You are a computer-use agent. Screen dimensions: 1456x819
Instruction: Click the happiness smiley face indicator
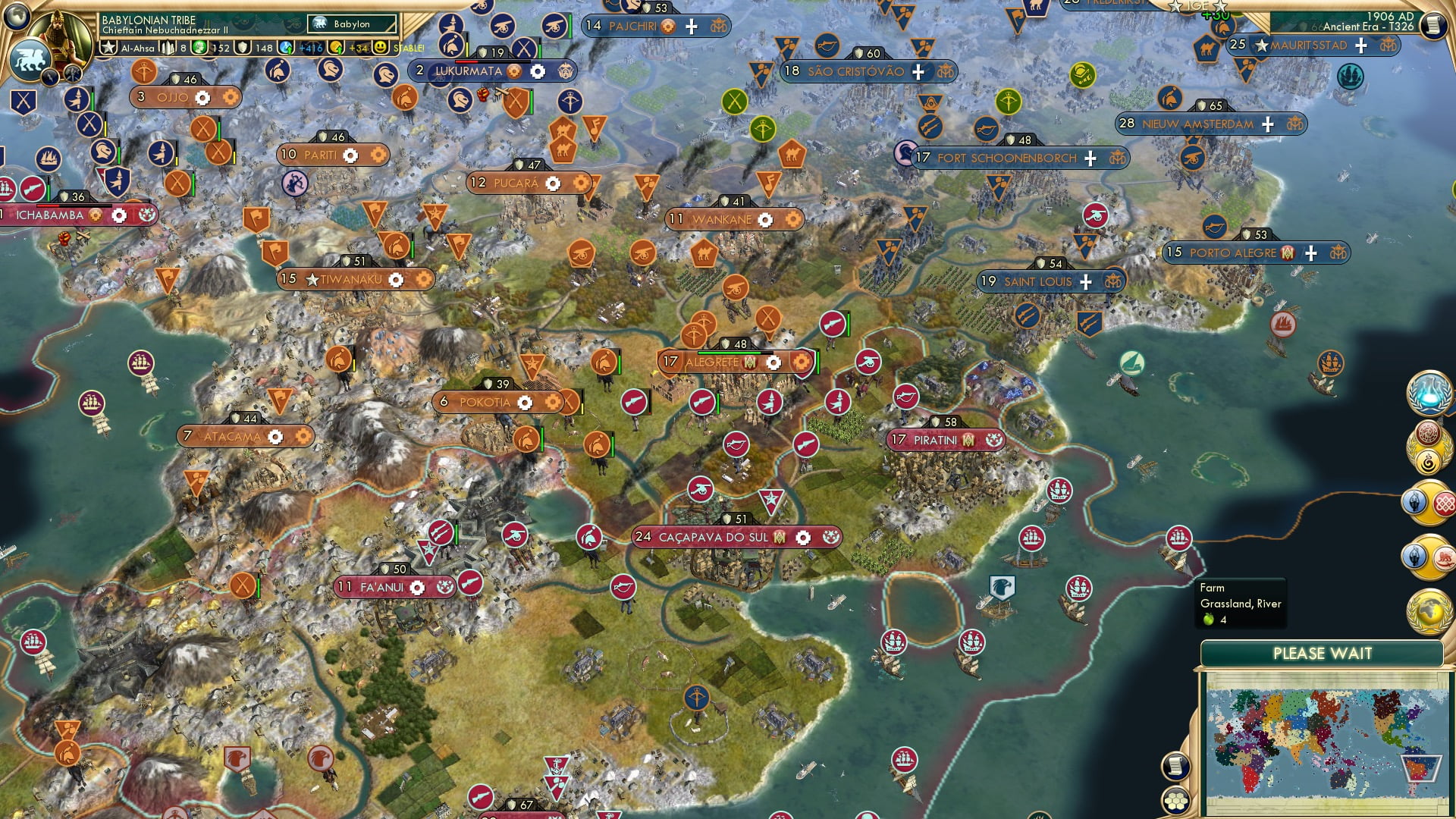pos(381,47)
